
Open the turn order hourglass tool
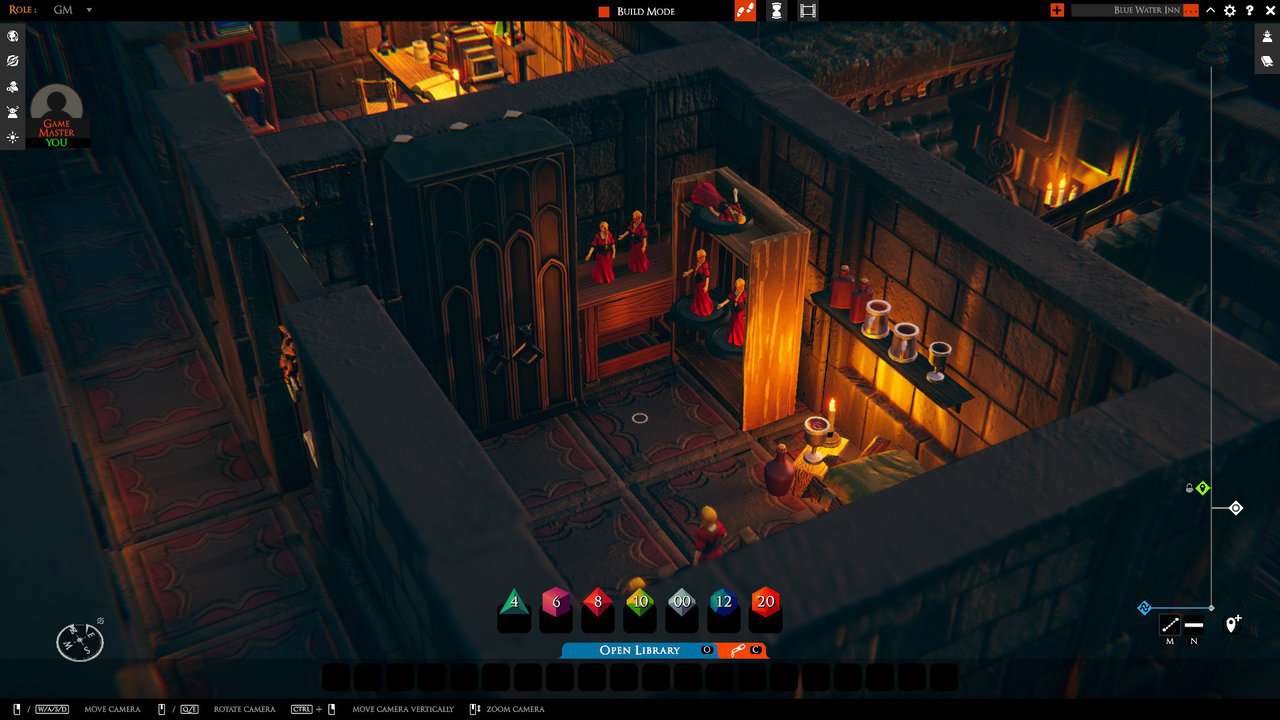(775, 11)
